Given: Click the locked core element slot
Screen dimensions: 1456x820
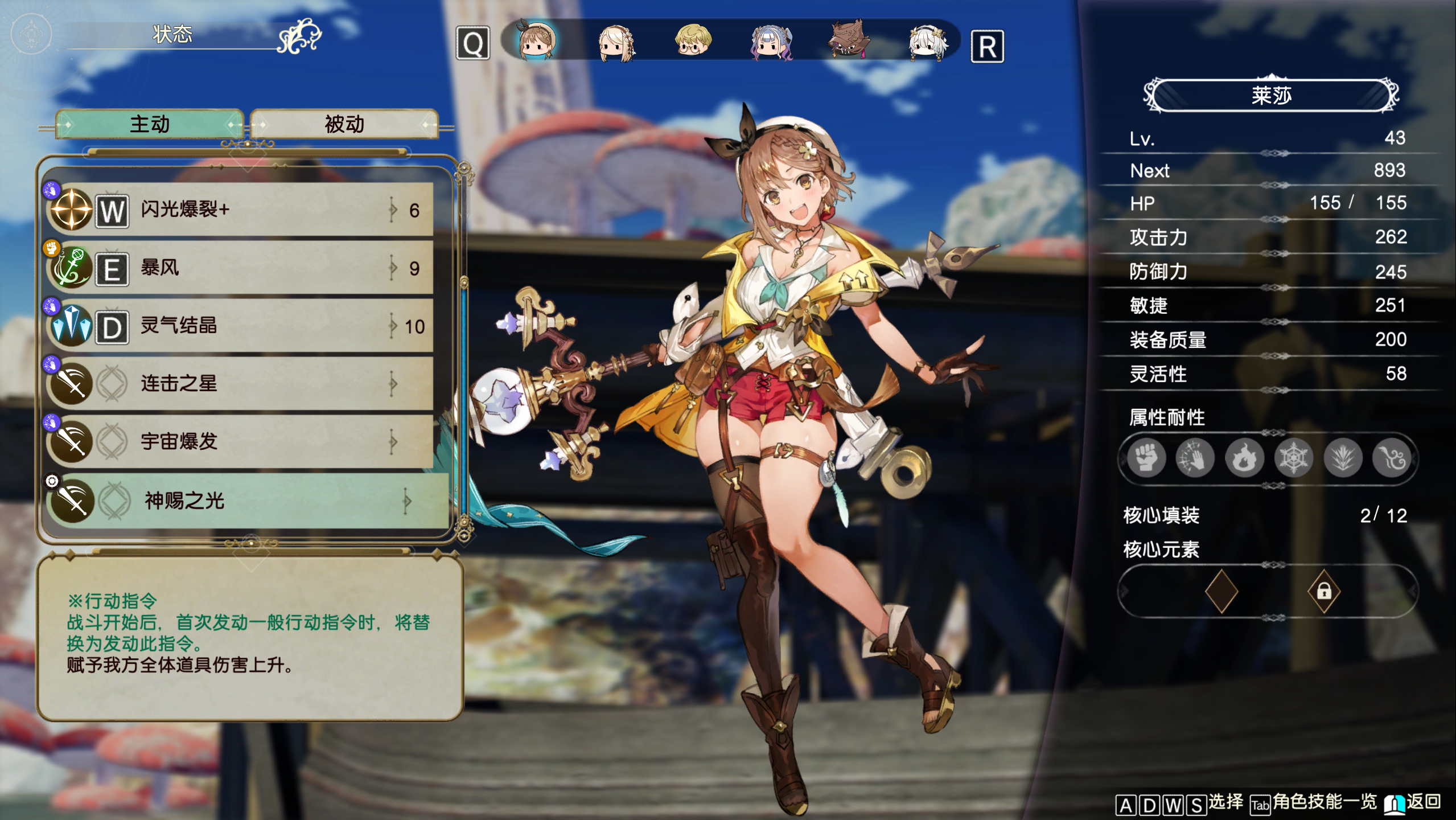Looking at the screenshot, I should pos(1323,591).
